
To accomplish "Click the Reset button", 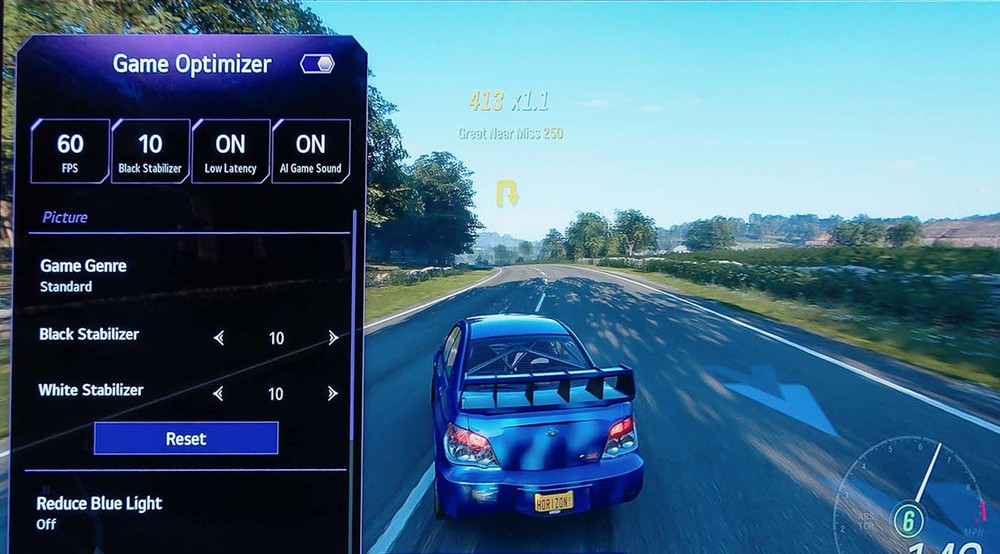I will click(186, 438).
